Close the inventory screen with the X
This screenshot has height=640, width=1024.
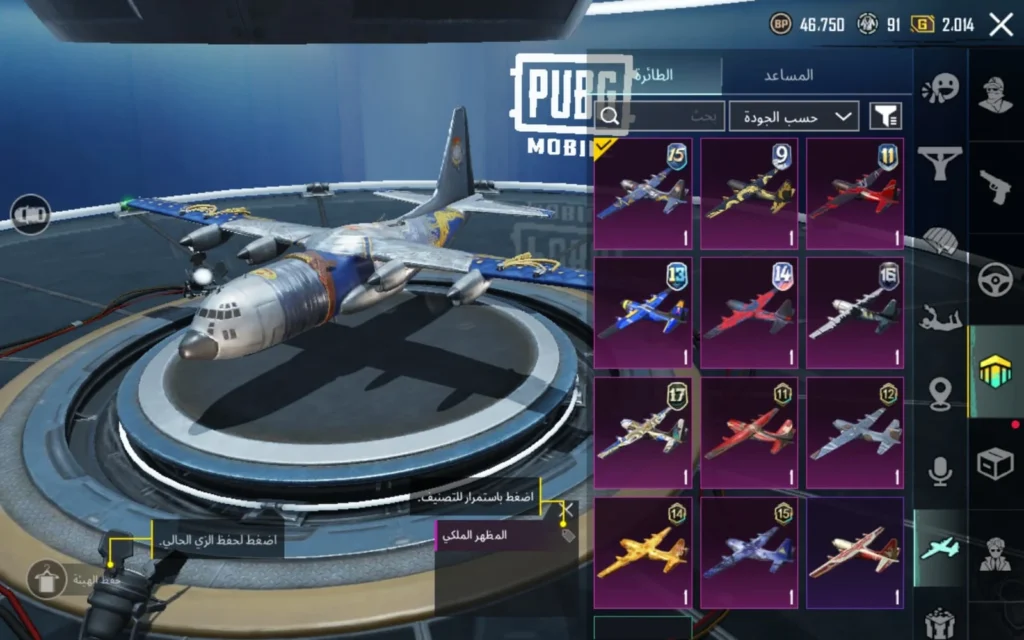[x=1001, y=25]
